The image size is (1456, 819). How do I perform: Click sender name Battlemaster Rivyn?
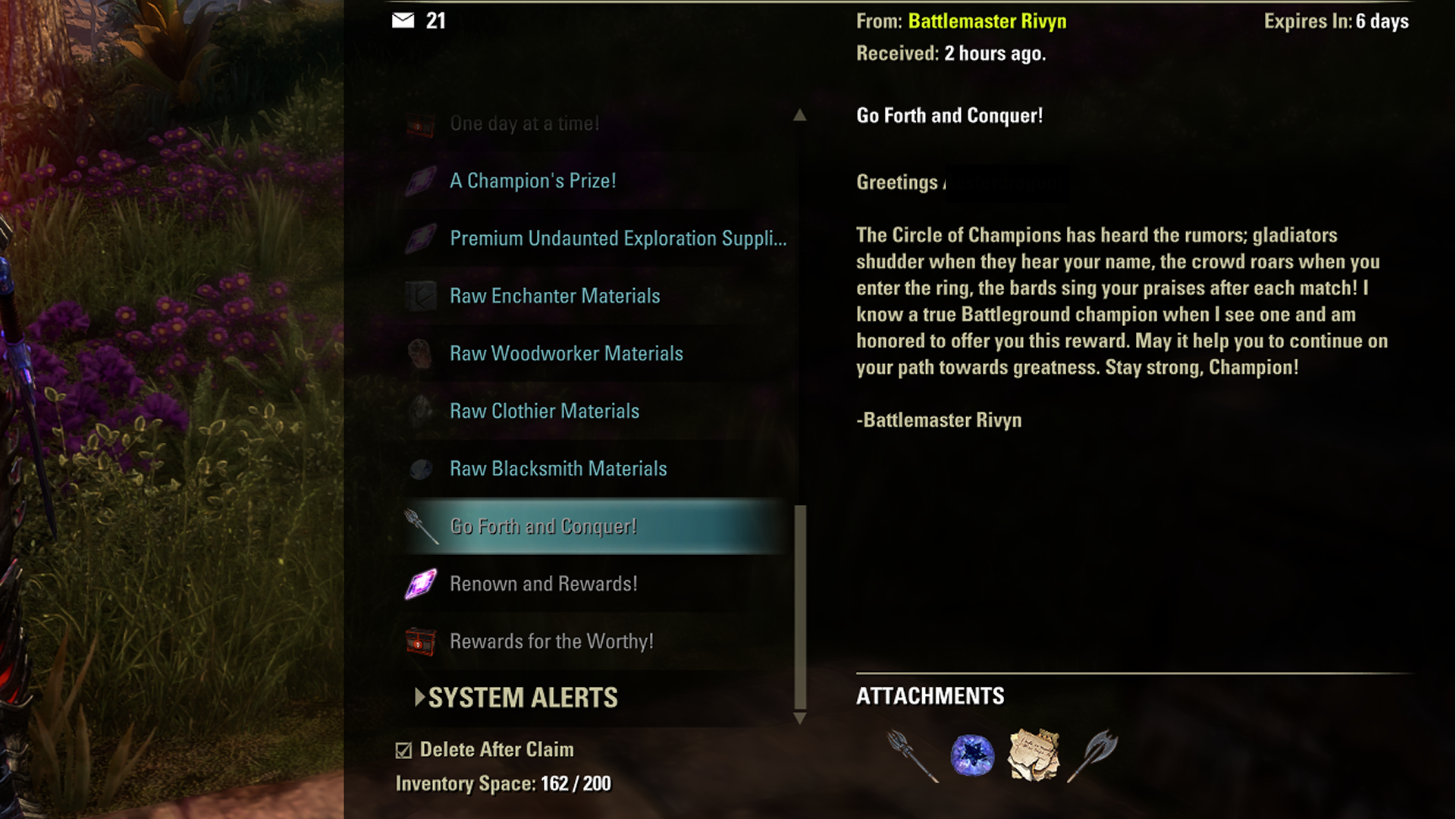pos(987,21)
